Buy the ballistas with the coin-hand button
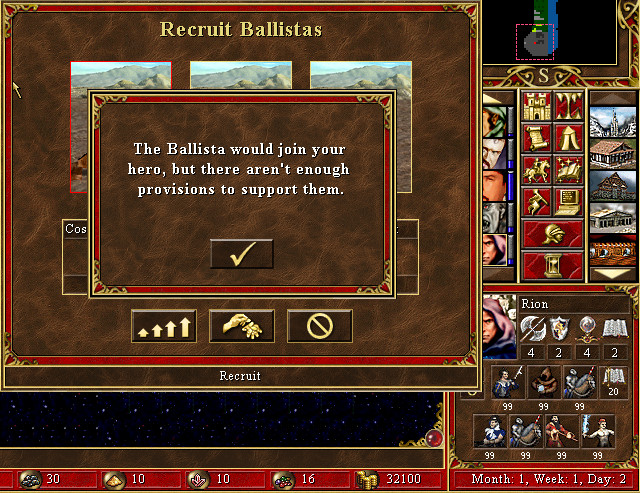This screenshot has height=493, width=640. click(x=241, y=325)
